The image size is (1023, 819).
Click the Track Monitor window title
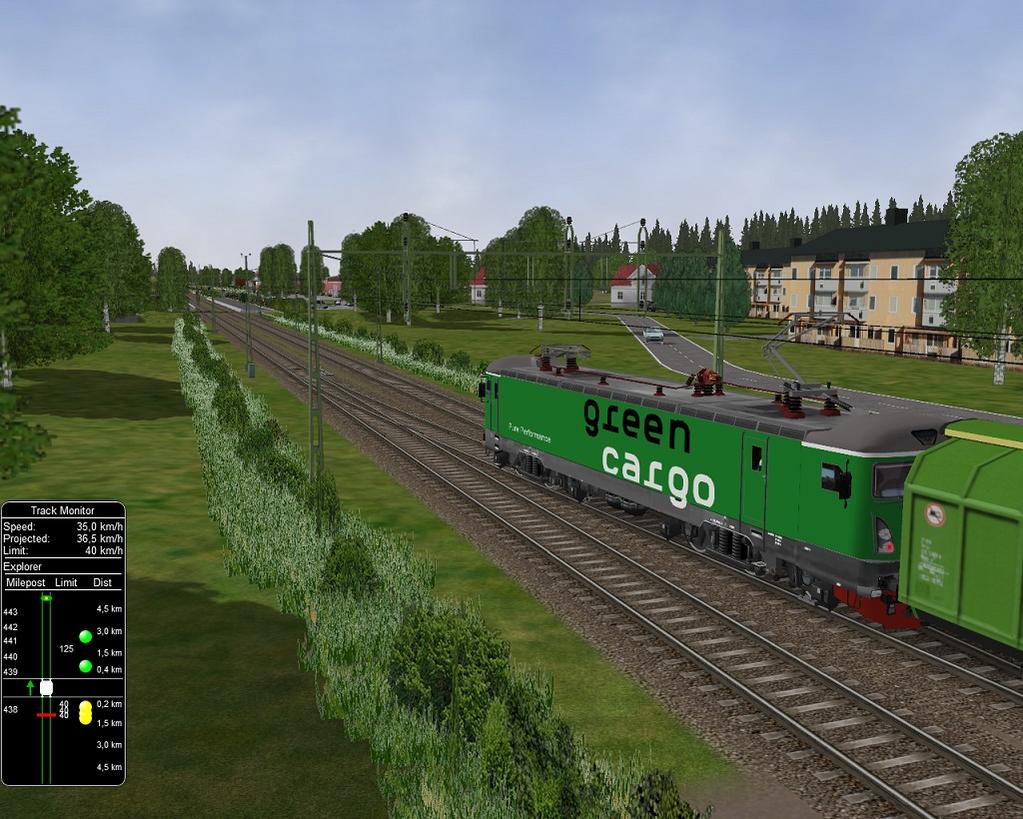tap(62, 510)
